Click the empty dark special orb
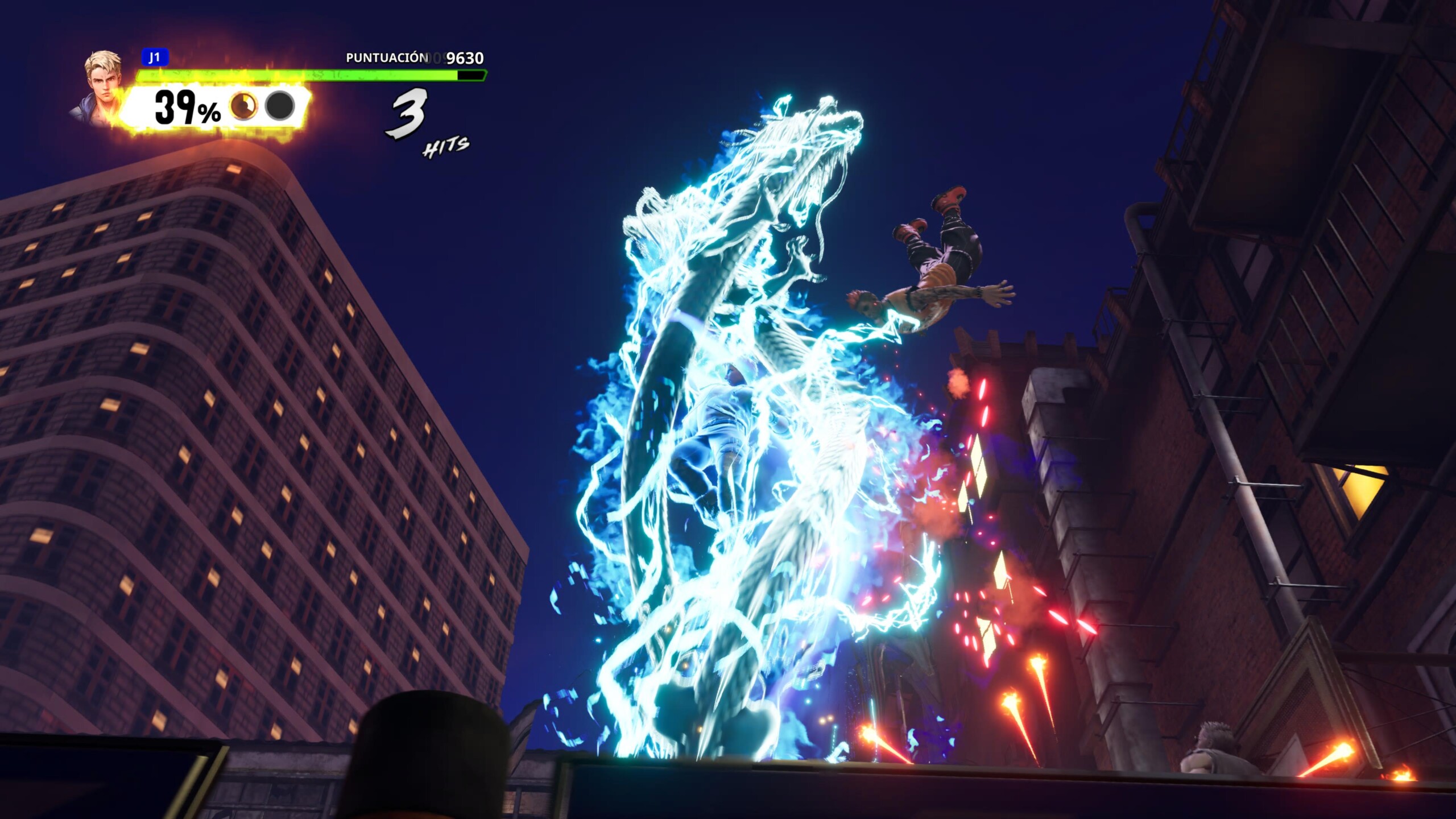The width and height of the screenshot is (1456, 819). click(280, 106)
